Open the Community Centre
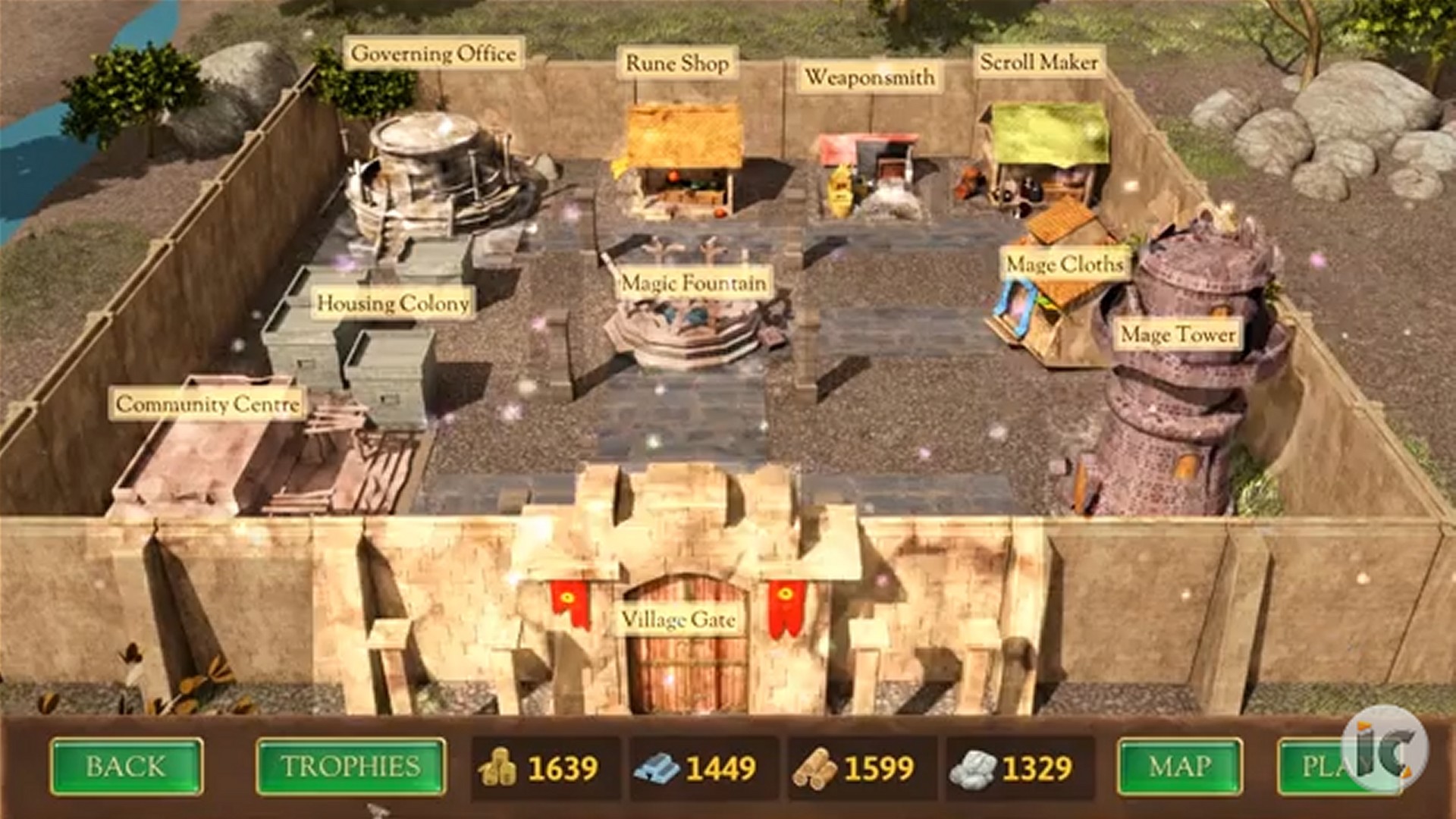 [207, 404]
